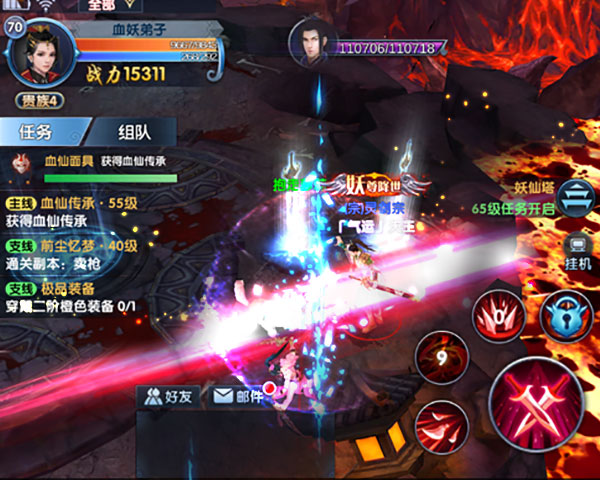Activate the skill showing cooldown 9
Screen dimensions: 600x480
[442, 357]
